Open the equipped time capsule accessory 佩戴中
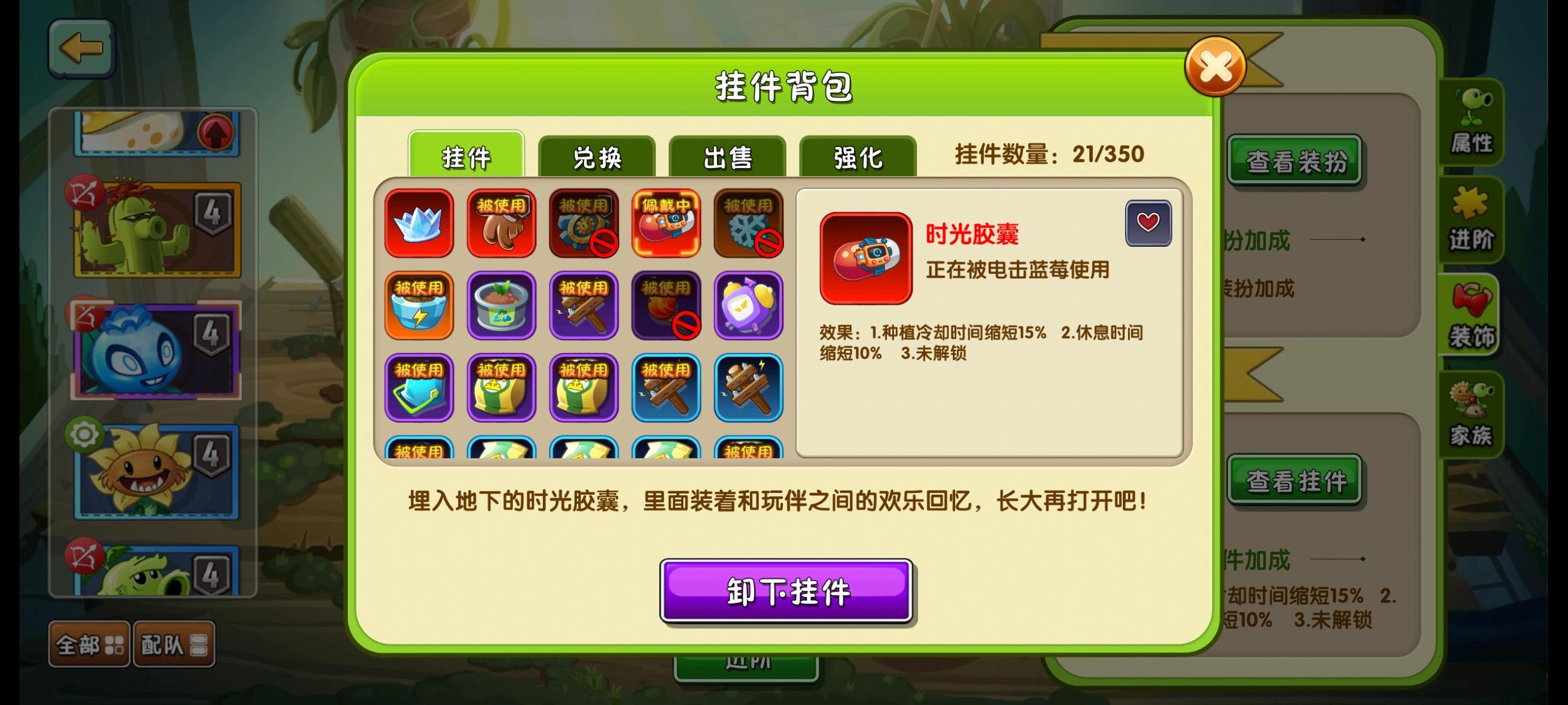1568x705 pixels. click(x=667, y=223)
